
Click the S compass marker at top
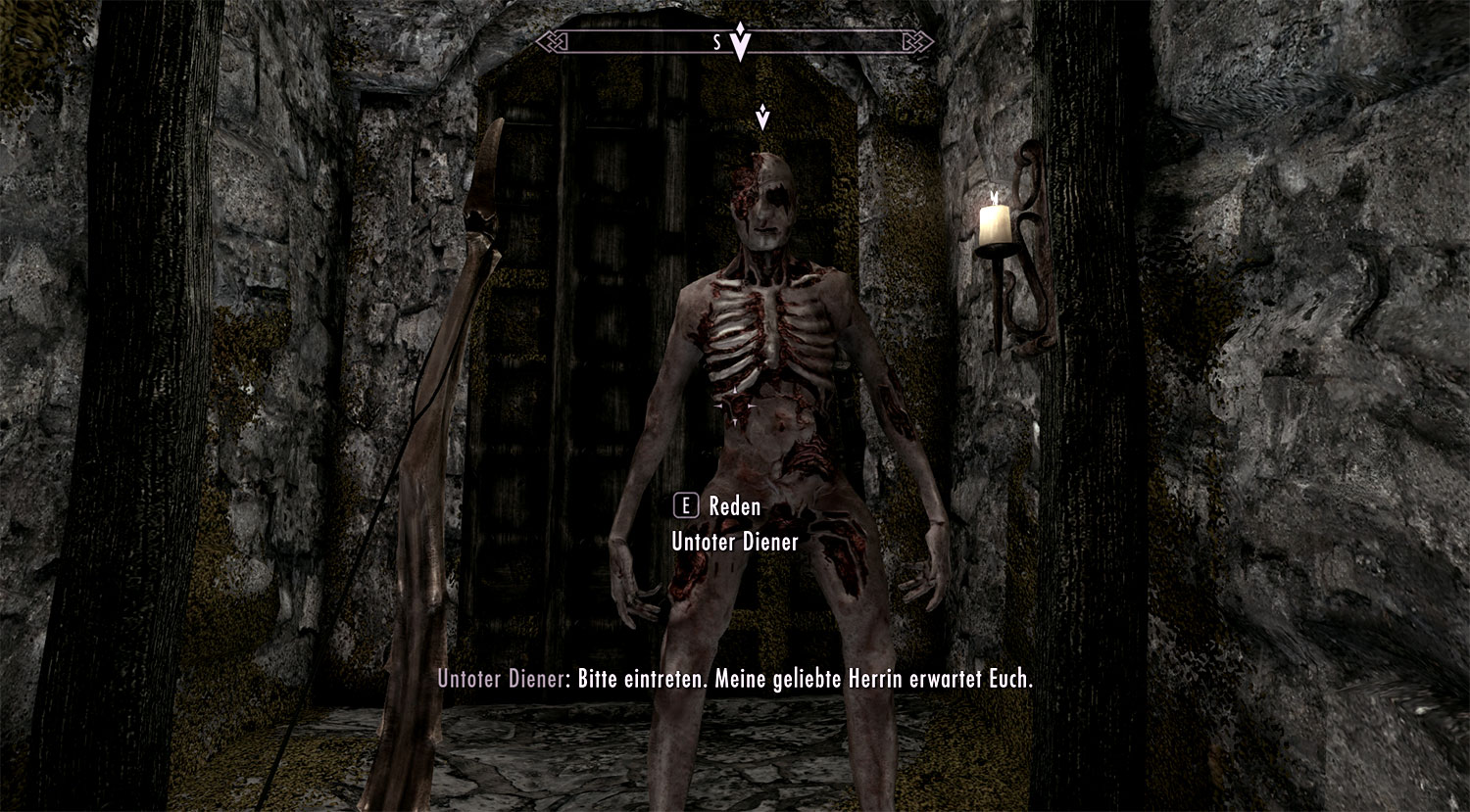pyautogui.click(x=716, y=42)
